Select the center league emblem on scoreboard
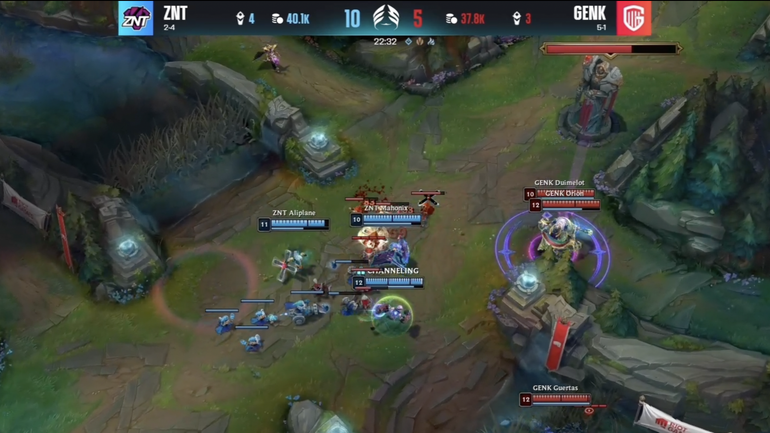This screenshot has height=433, width=770. pos(385,17)
